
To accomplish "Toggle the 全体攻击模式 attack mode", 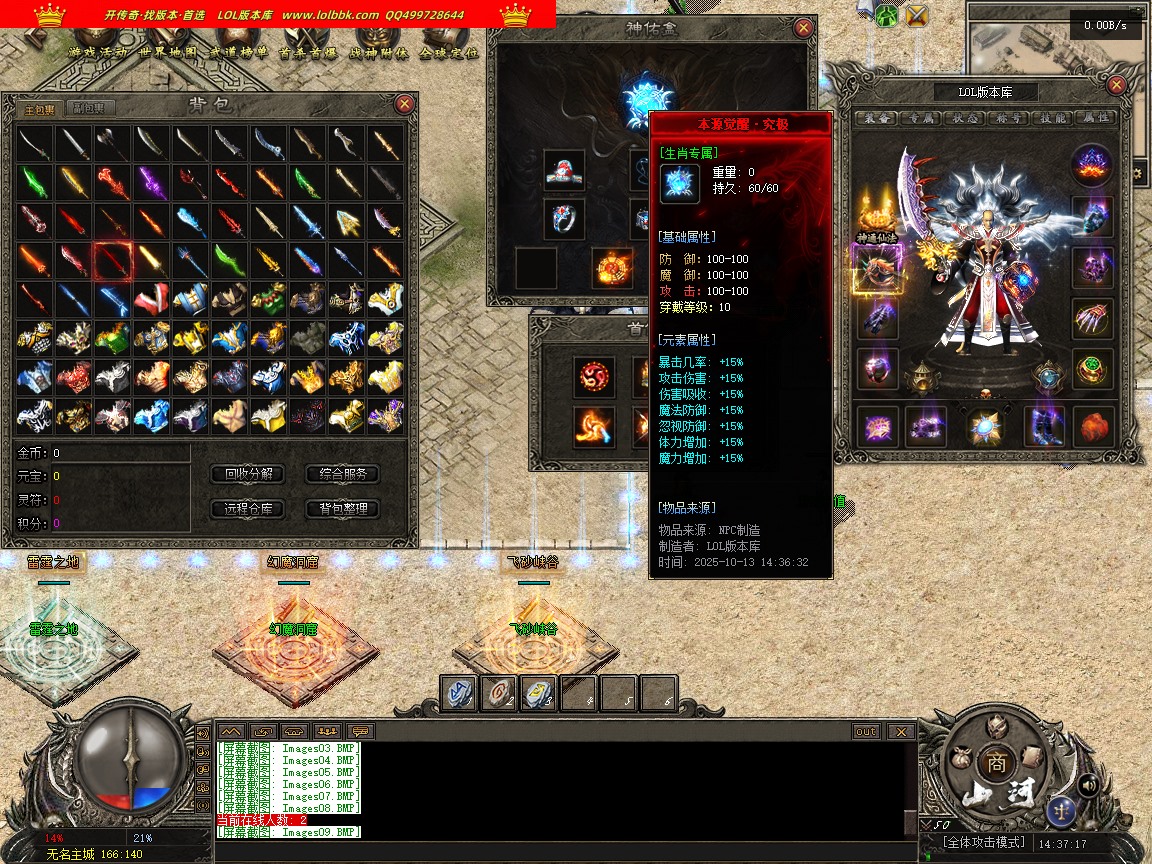I will point(984,843).
